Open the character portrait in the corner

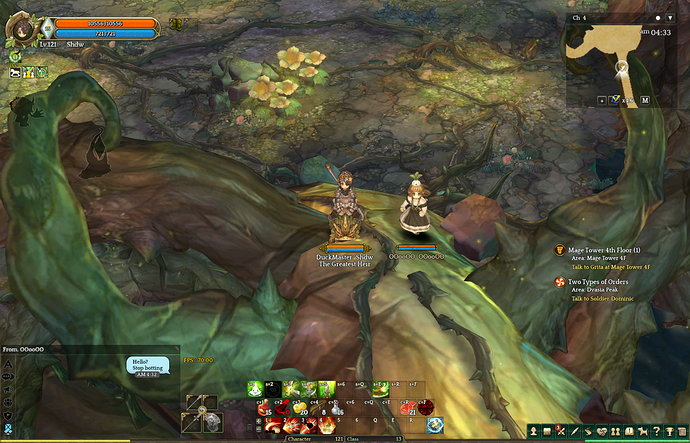[18, 24]
